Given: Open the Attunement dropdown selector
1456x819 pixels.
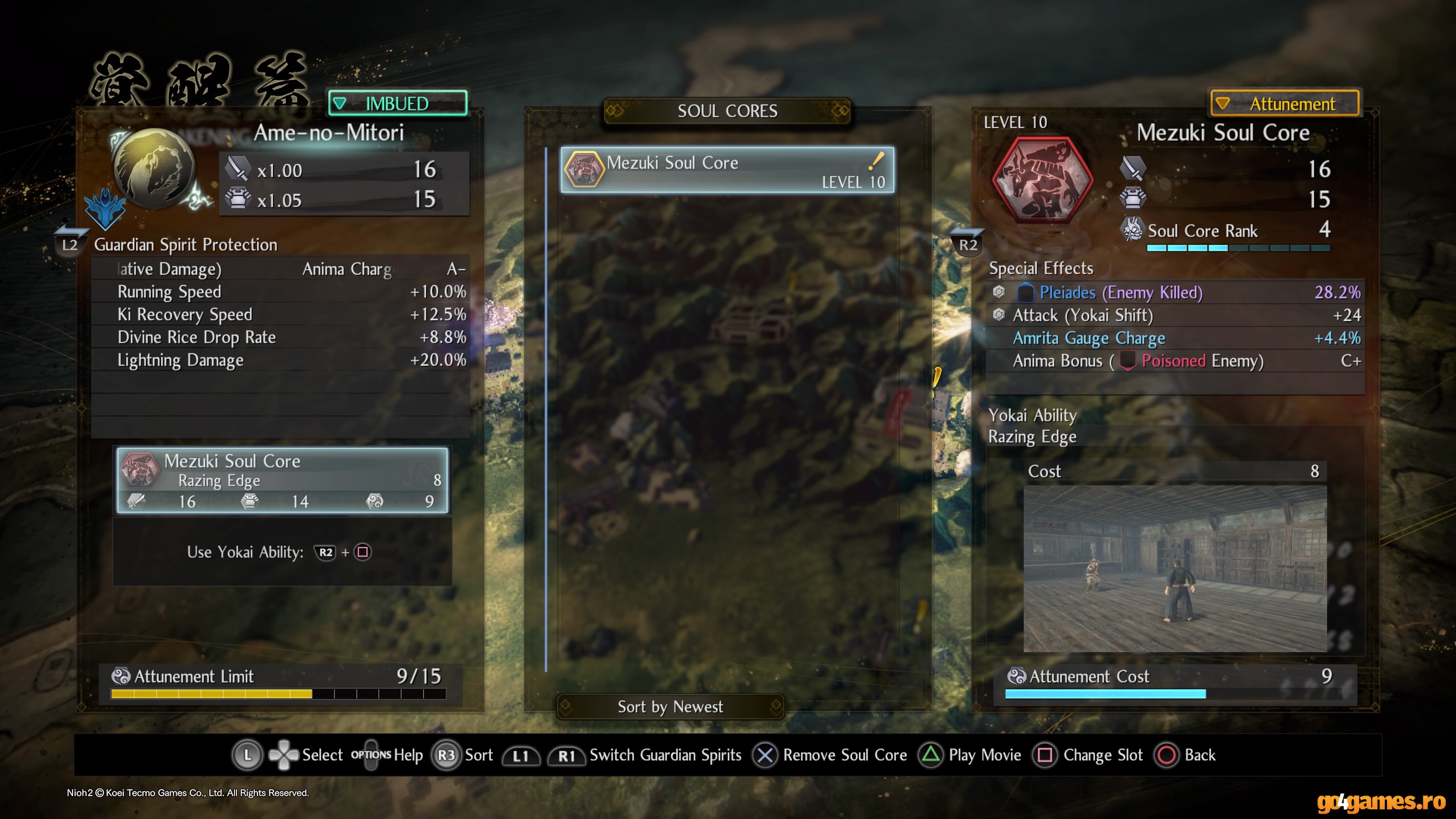Looking at the screenshot, I should coord(1284,104).
